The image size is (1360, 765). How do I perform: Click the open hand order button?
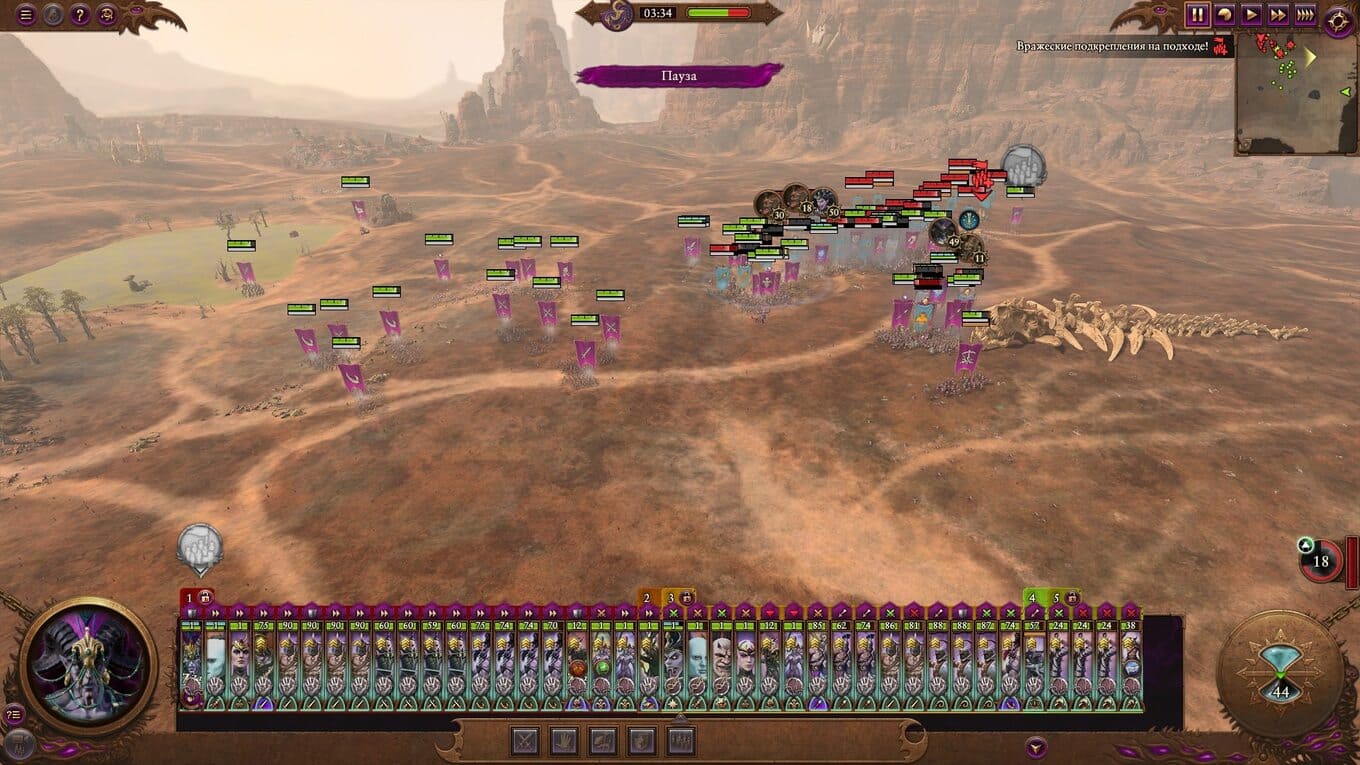564,741
